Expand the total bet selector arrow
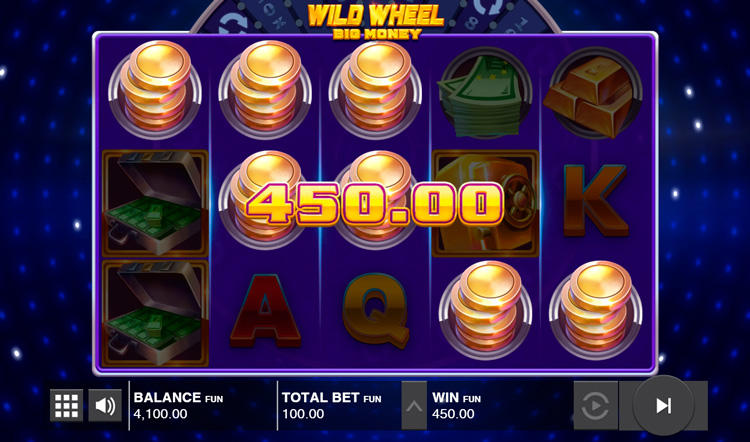Screen dimensions: 750x442 (414, 405)
